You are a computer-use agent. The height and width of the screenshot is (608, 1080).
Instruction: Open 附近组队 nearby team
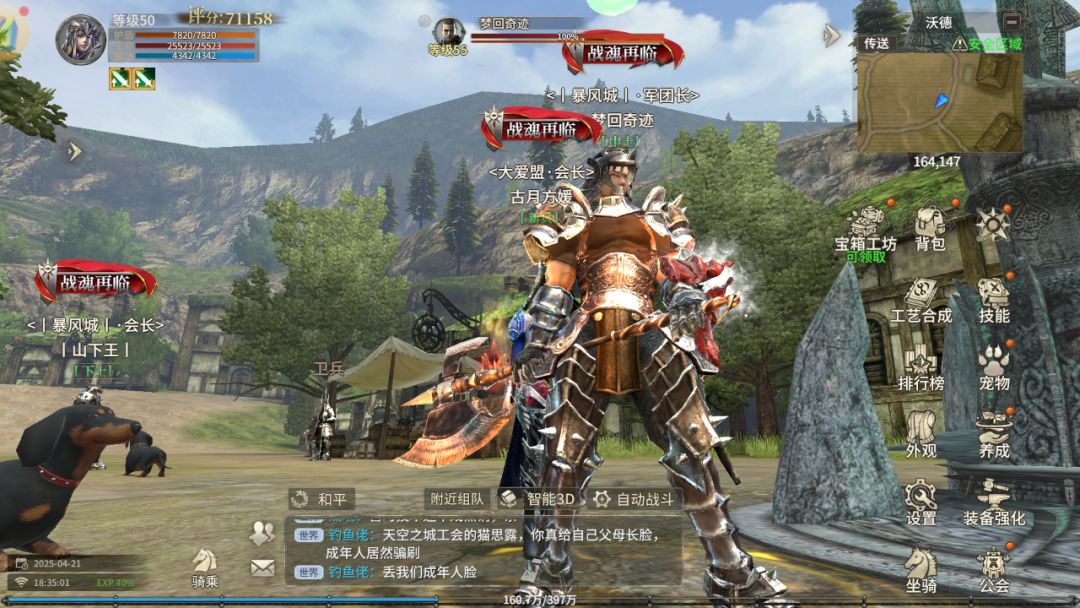[x=457, y=499]
